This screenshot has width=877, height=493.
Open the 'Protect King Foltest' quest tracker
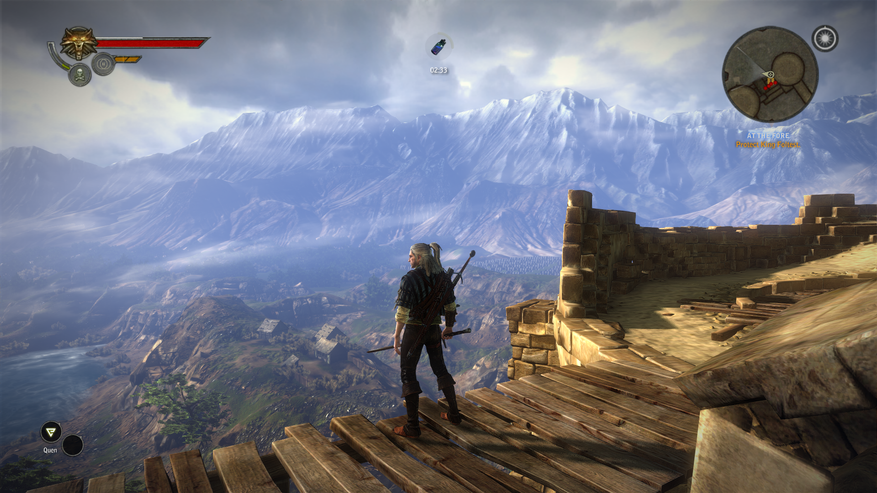pyautogui.click(x=768, y=145)
